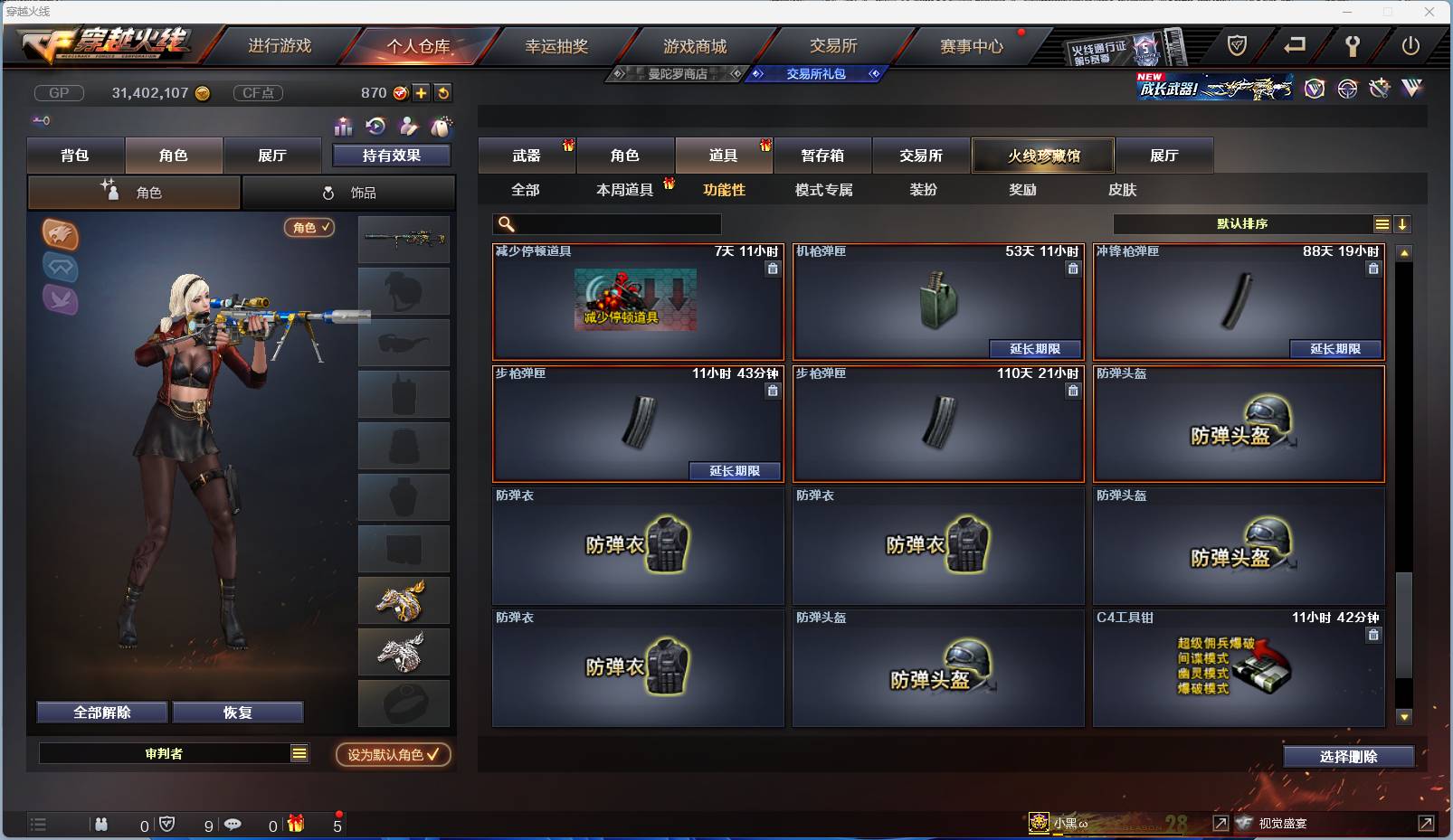
Task: Toggle the 角色 checkmark label above the character model
Action: (x=309, y=228)
